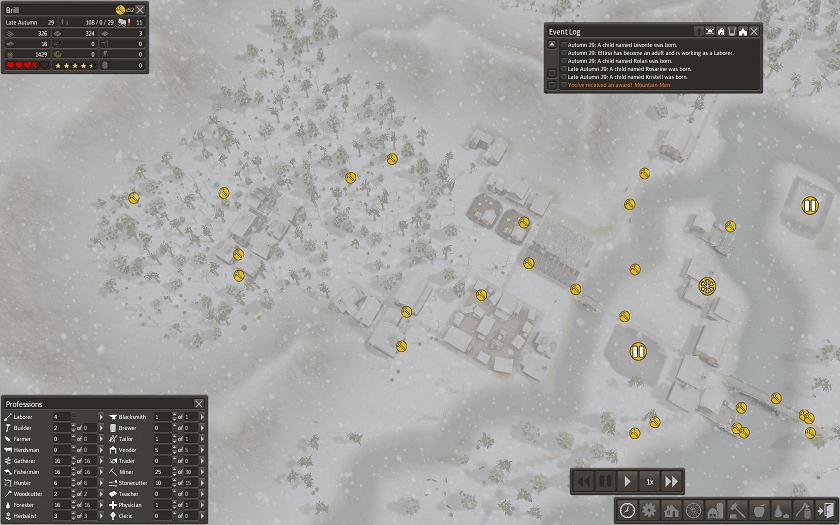Viewport: 840px width, 525px height.
Task: Close the Brill town status panel
Action: [x=140, y=10]
